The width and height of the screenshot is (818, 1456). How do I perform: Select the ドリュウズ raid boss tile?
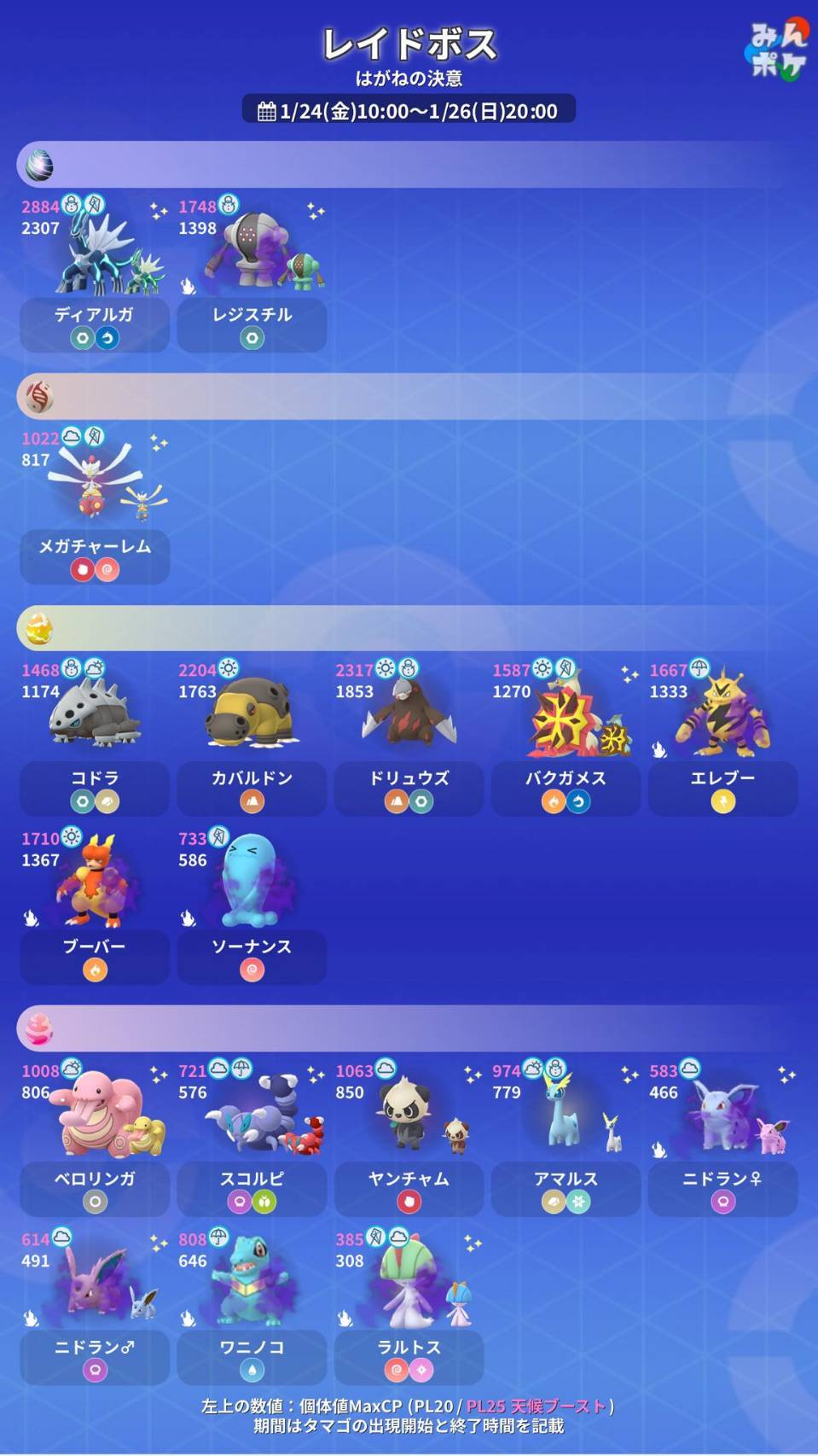click(x=409, y=737)
